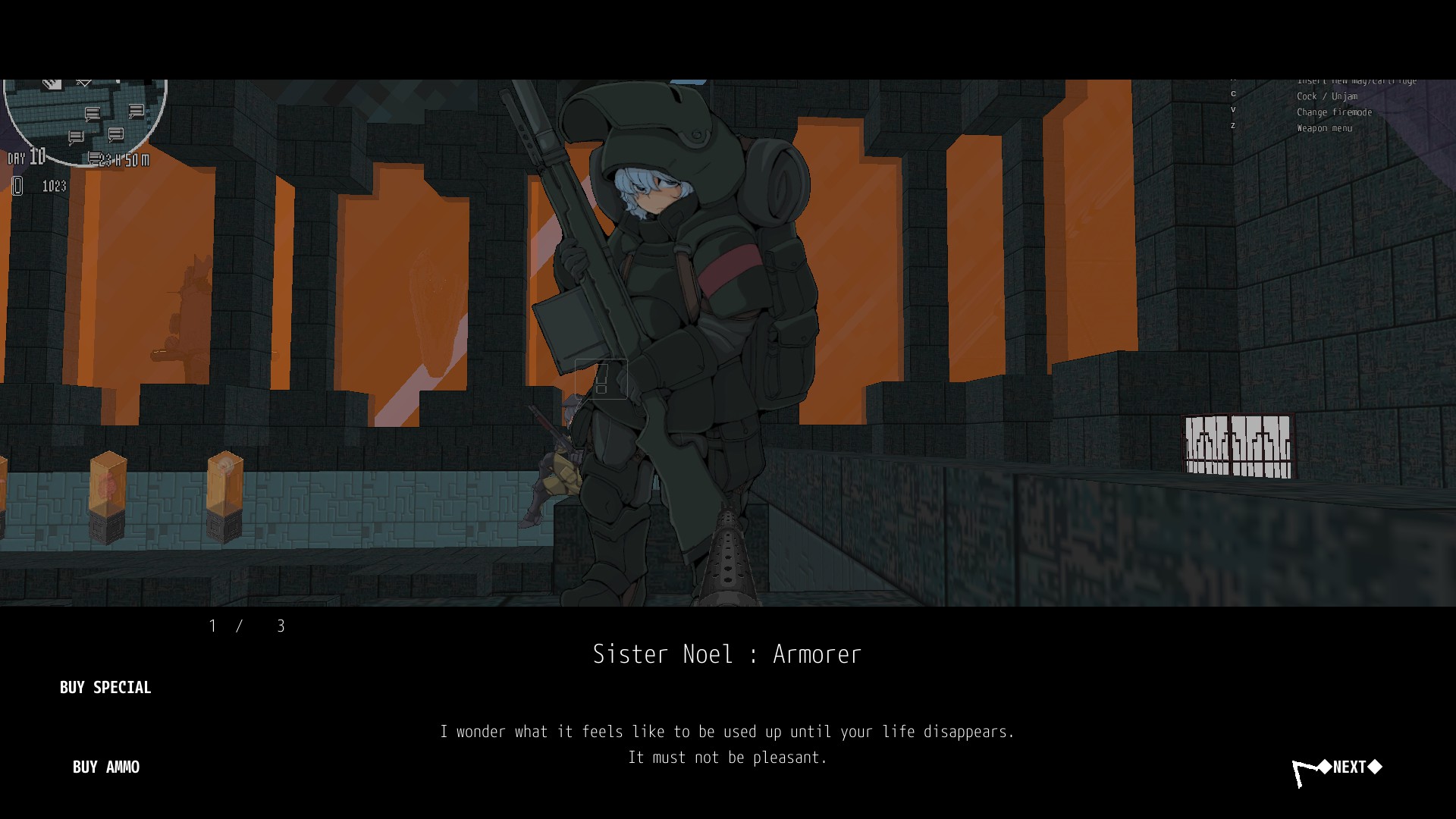
Task: Select the Sister Noel : Armorer title
Action: pos(727,654)
